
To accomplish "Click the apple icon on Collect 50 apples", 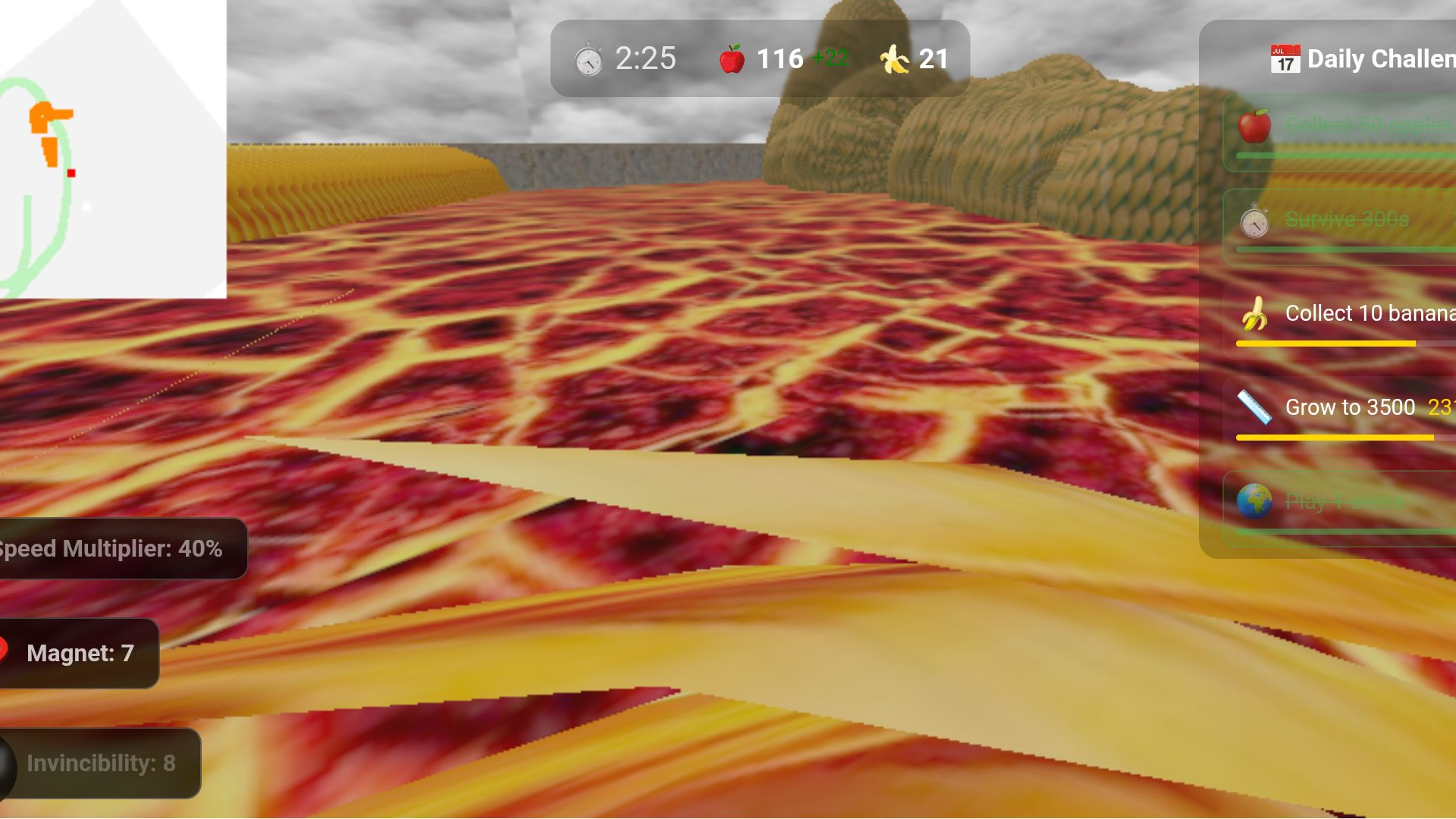I will click(1256, 125).
